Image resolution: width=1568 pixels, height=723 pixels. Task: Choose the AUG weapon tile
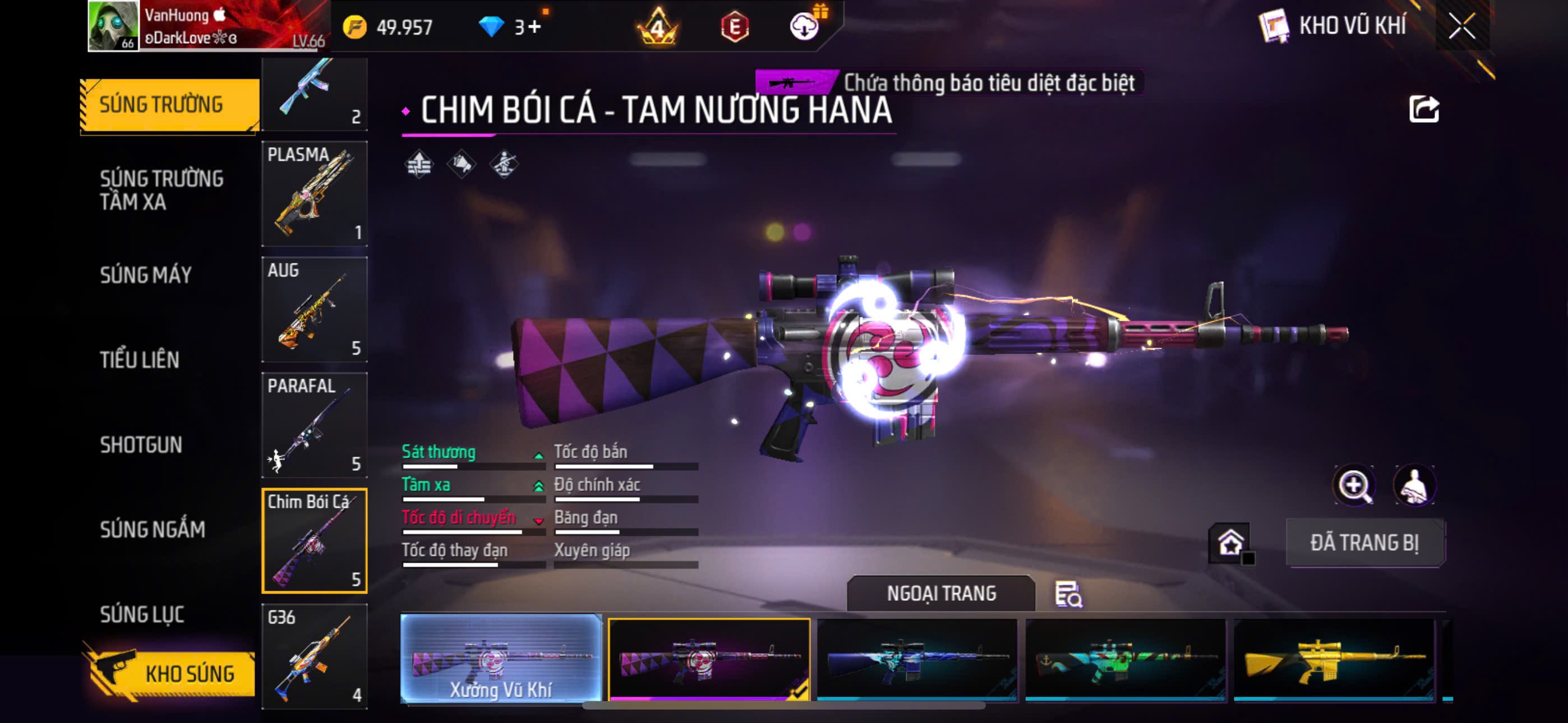pos(314,309)
